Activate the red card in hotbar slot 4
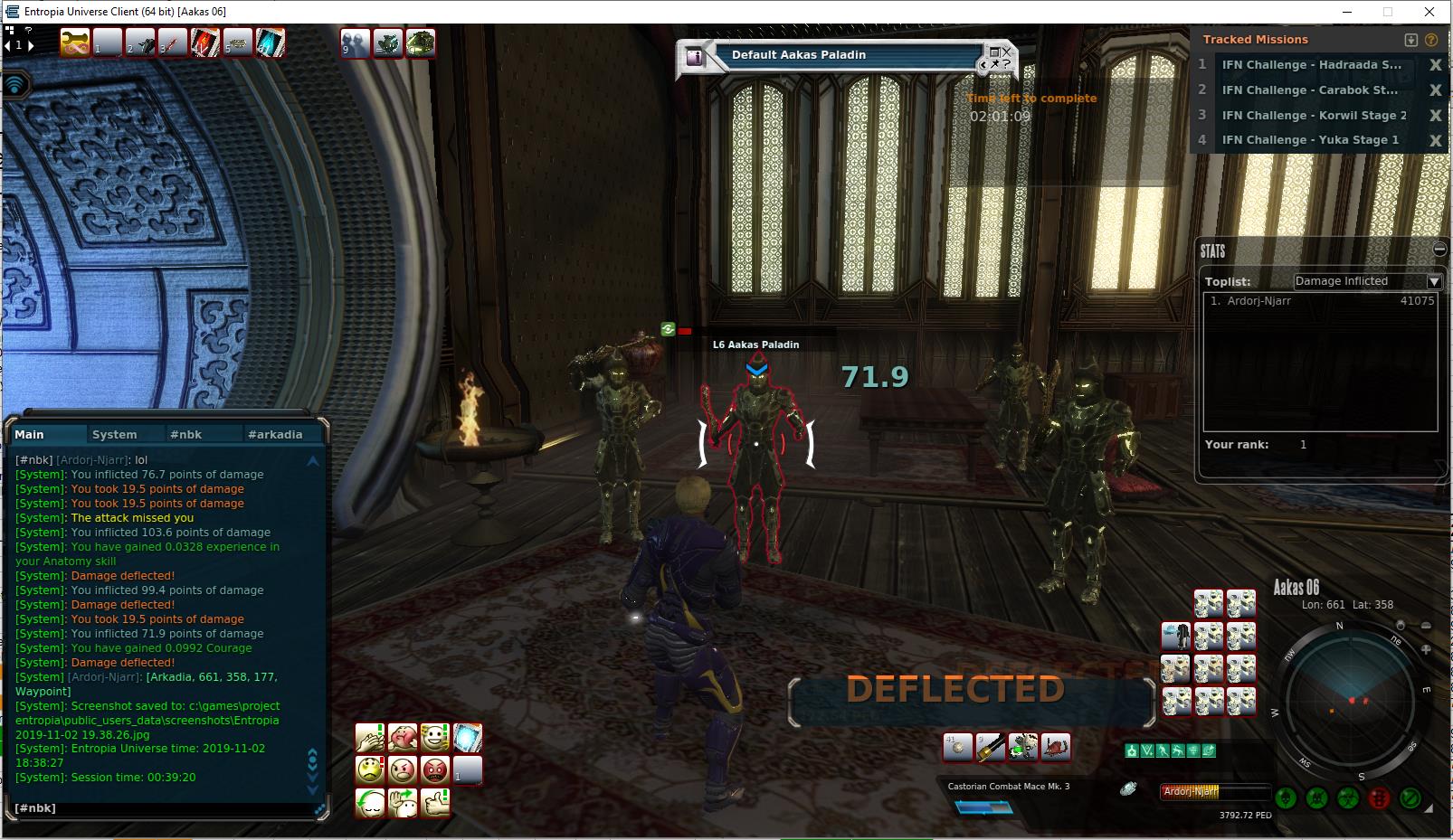This screenshot has height=840, width=1453. (205, 42)
